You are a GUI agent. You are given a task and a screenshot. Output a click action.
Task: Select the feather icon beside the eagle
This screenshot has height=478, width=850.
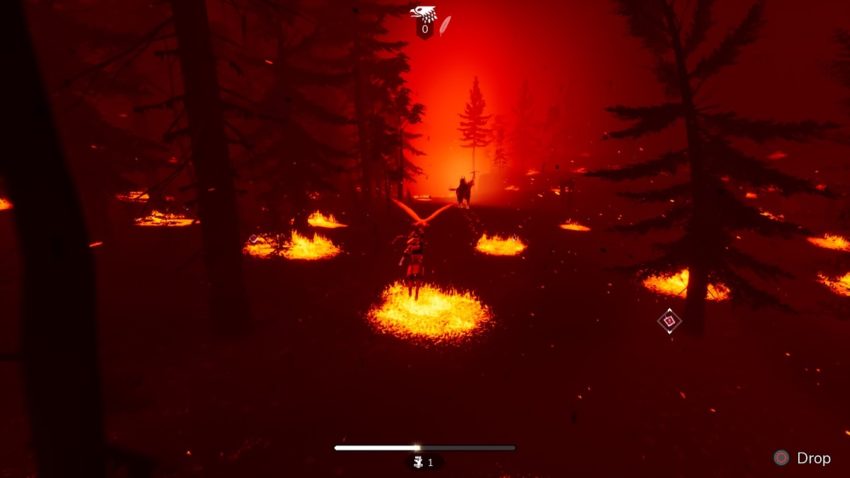click(x=446, y=24)
